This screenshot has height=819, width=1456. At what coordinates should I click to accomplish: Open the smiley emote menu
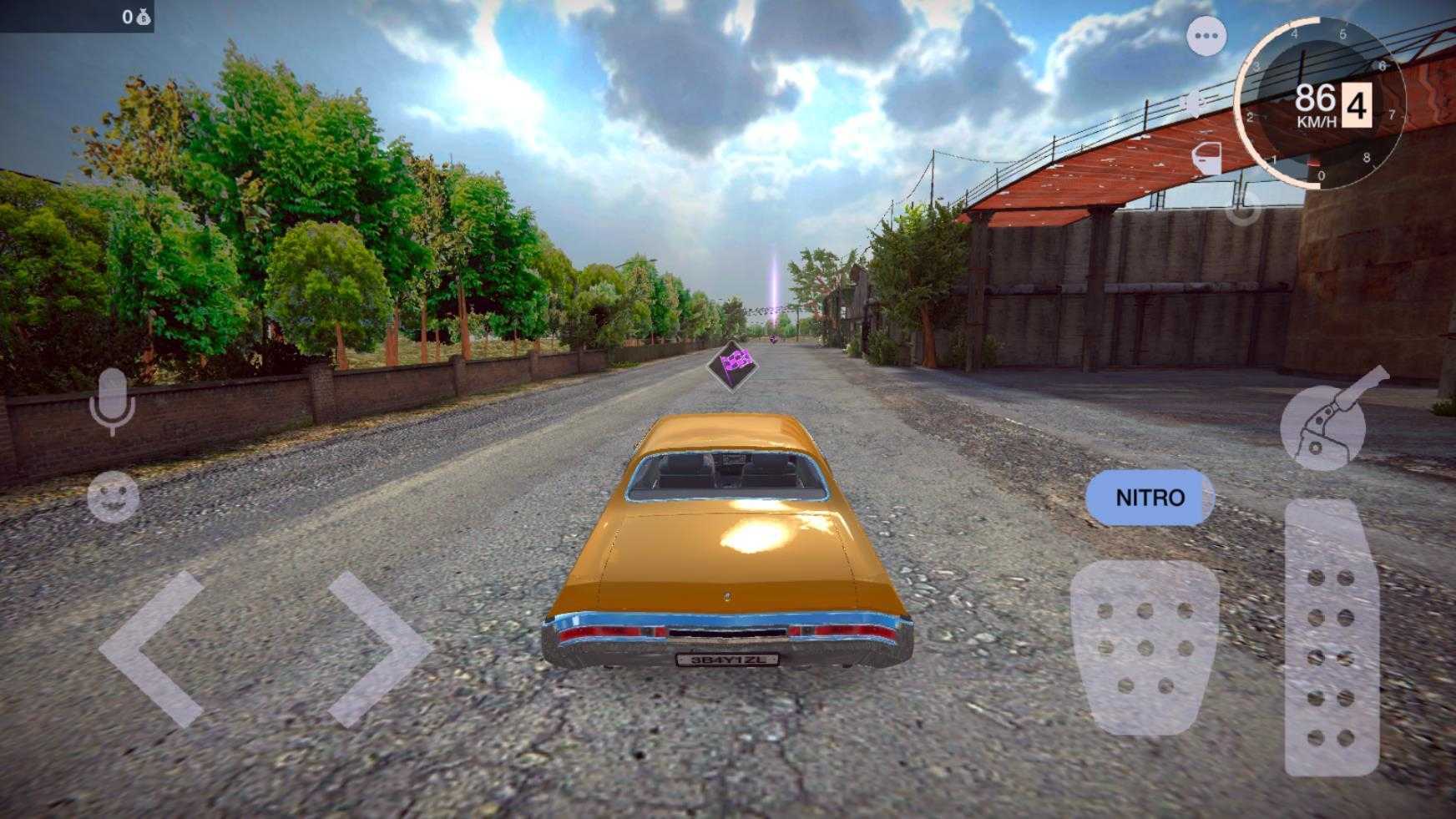point(114,496)
